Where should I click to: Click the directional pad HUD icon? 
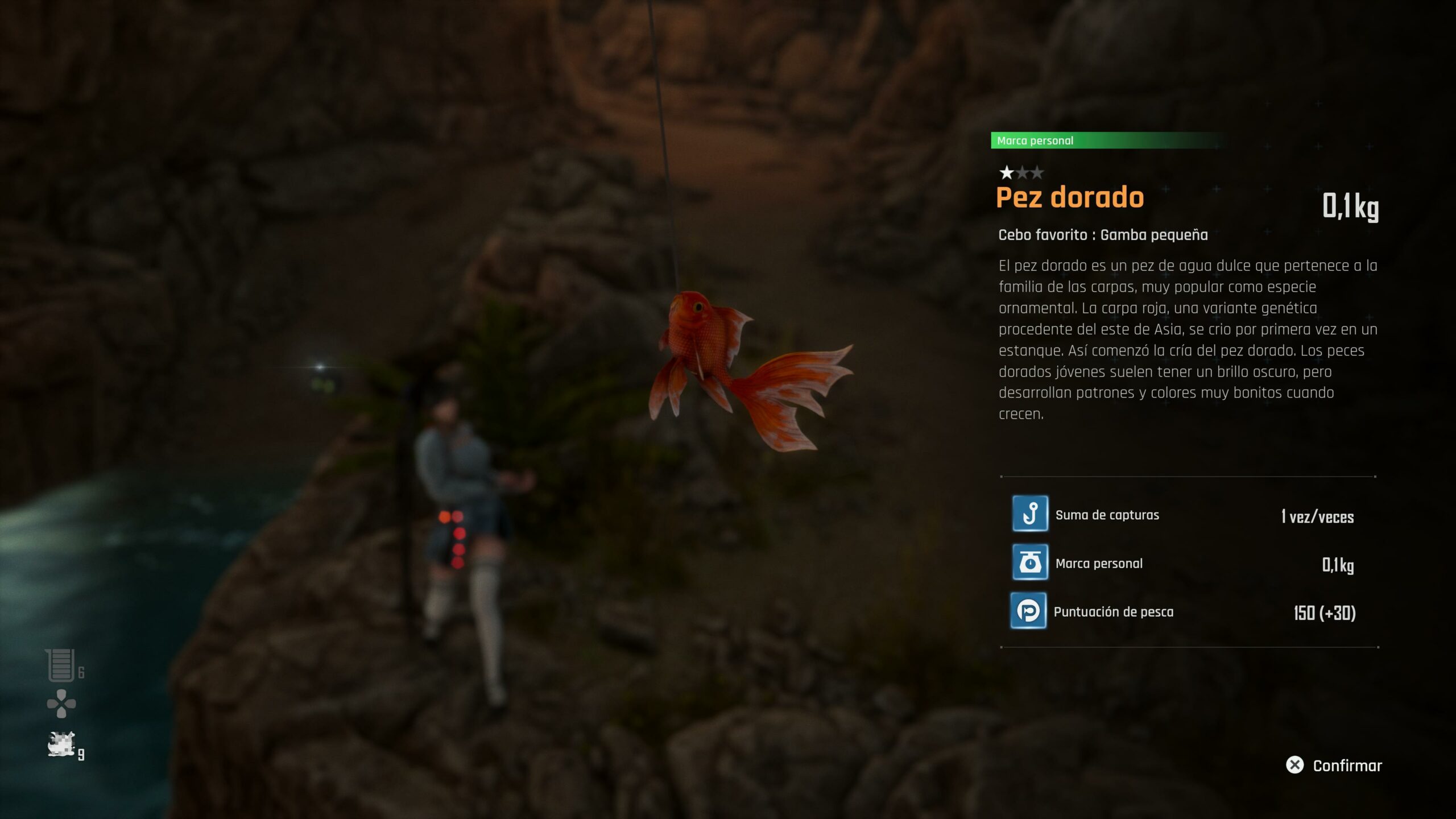(x=61, y=704)
